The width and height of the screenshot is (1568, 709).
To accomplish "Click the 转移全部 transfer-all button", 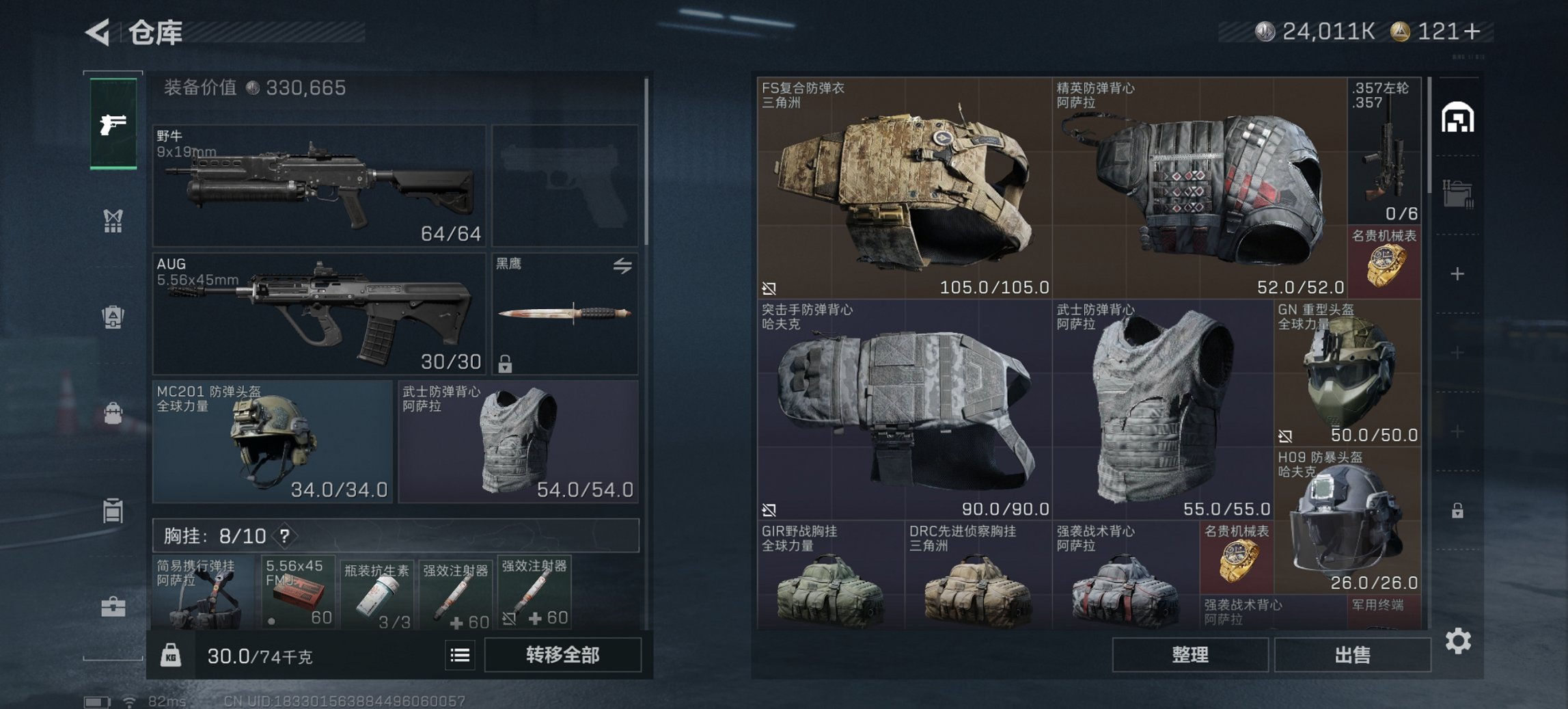I will [x=562, y=655].
